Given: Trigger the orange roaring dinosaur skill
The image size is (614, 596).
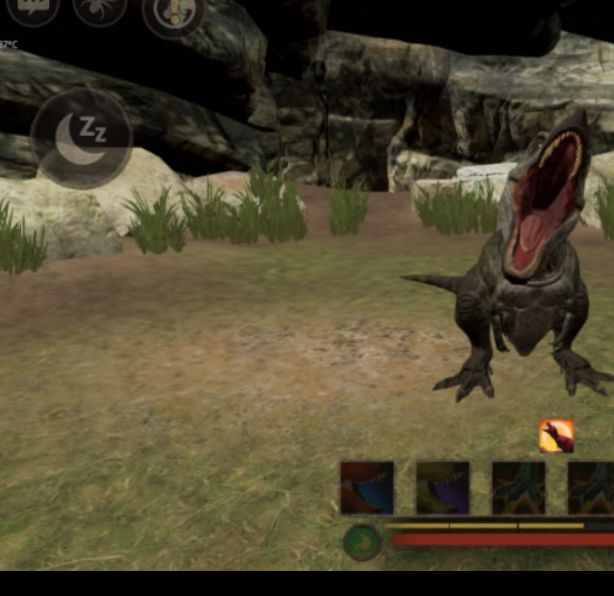Looking at the screenshot, I should 556,436.
